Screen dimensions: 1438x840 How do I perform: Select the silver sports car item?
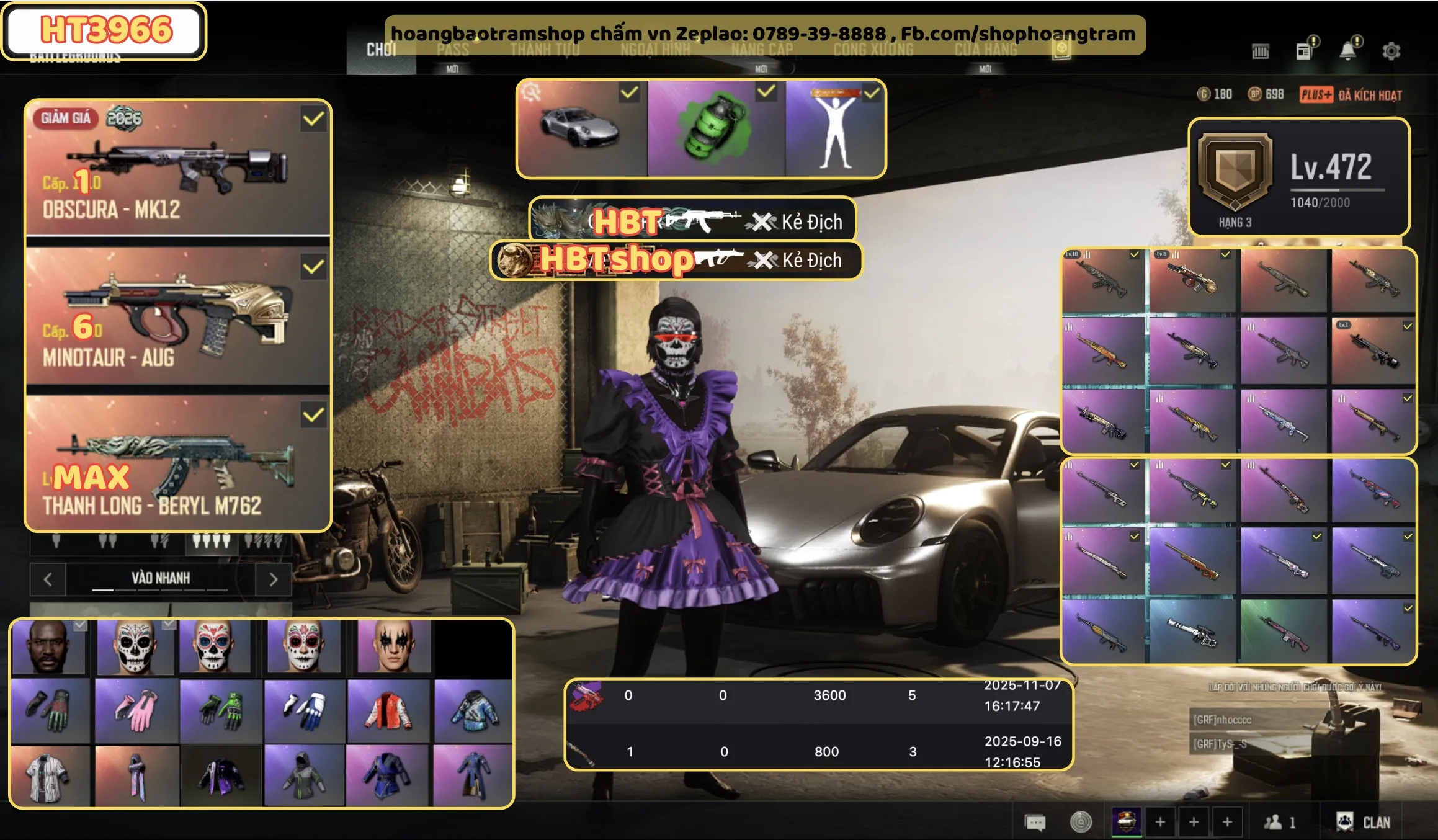[x=582, y=128]
